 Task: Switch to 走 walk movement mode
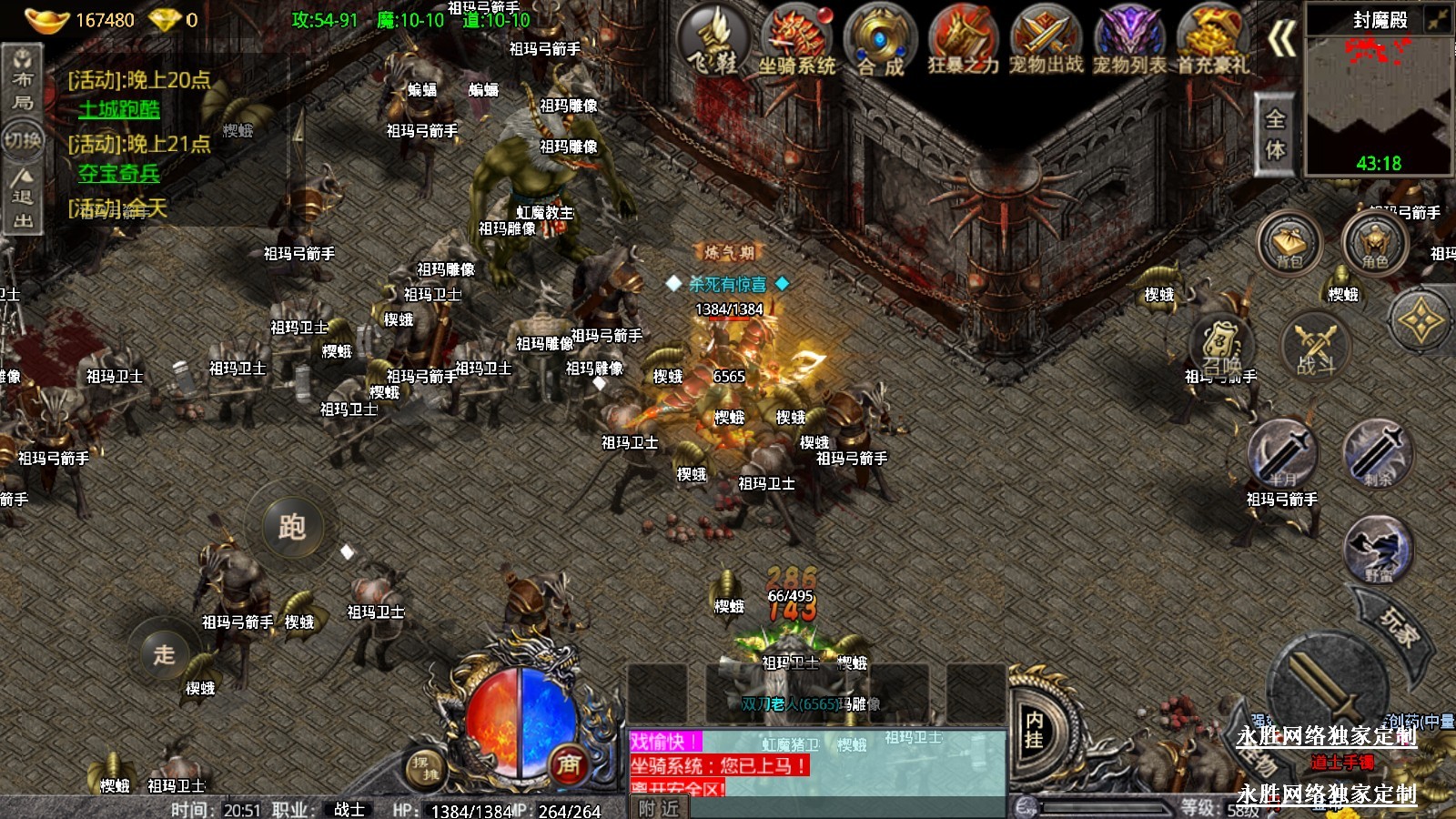click(164, 653)
